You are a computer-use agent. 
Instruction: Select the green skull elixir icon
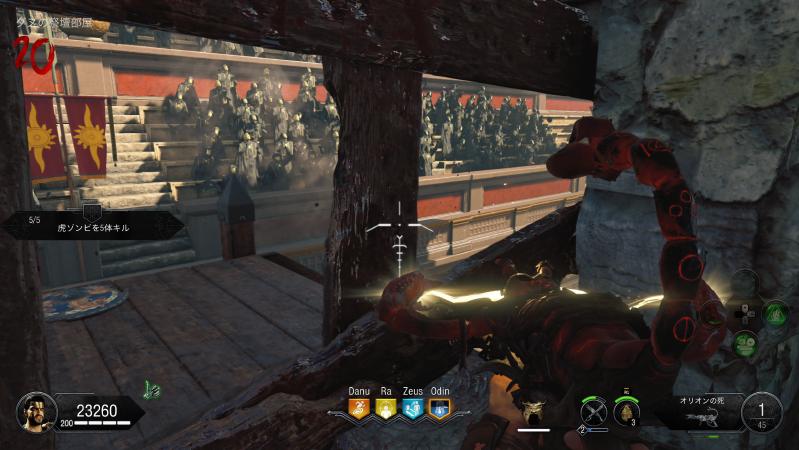click(745, 342)
